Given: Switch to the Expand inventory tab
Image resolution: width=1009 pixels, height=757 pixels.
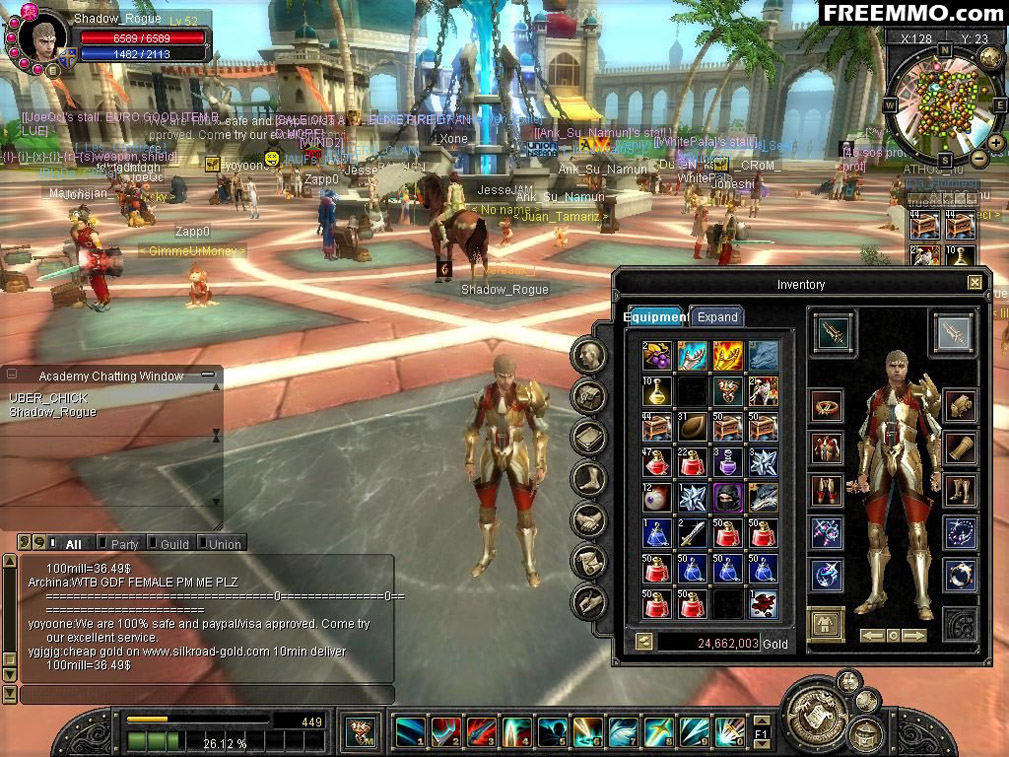Looking at the screenshot, I should tap(717, 317).
